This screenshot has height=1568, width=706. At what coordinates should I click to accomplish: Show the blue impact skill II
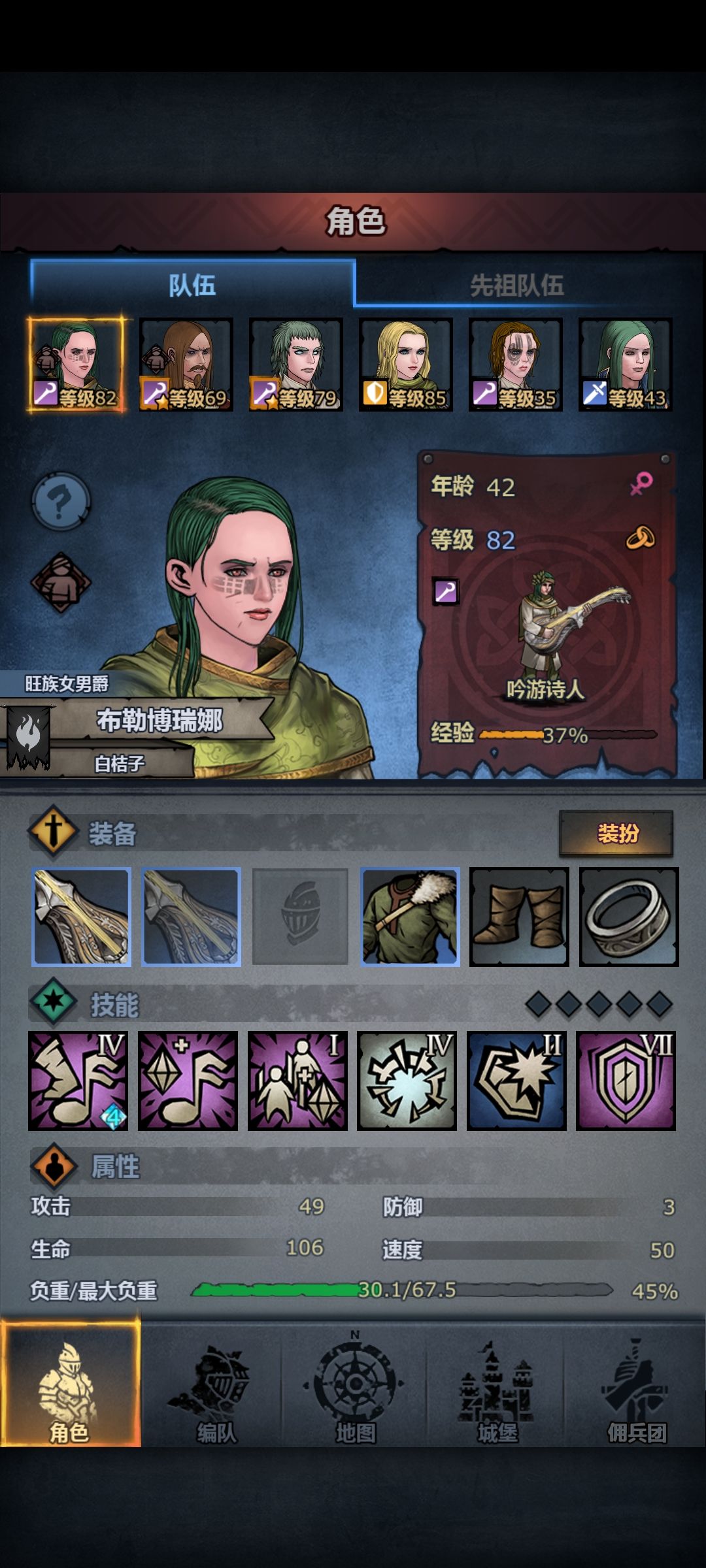(x=516, y=1081)
